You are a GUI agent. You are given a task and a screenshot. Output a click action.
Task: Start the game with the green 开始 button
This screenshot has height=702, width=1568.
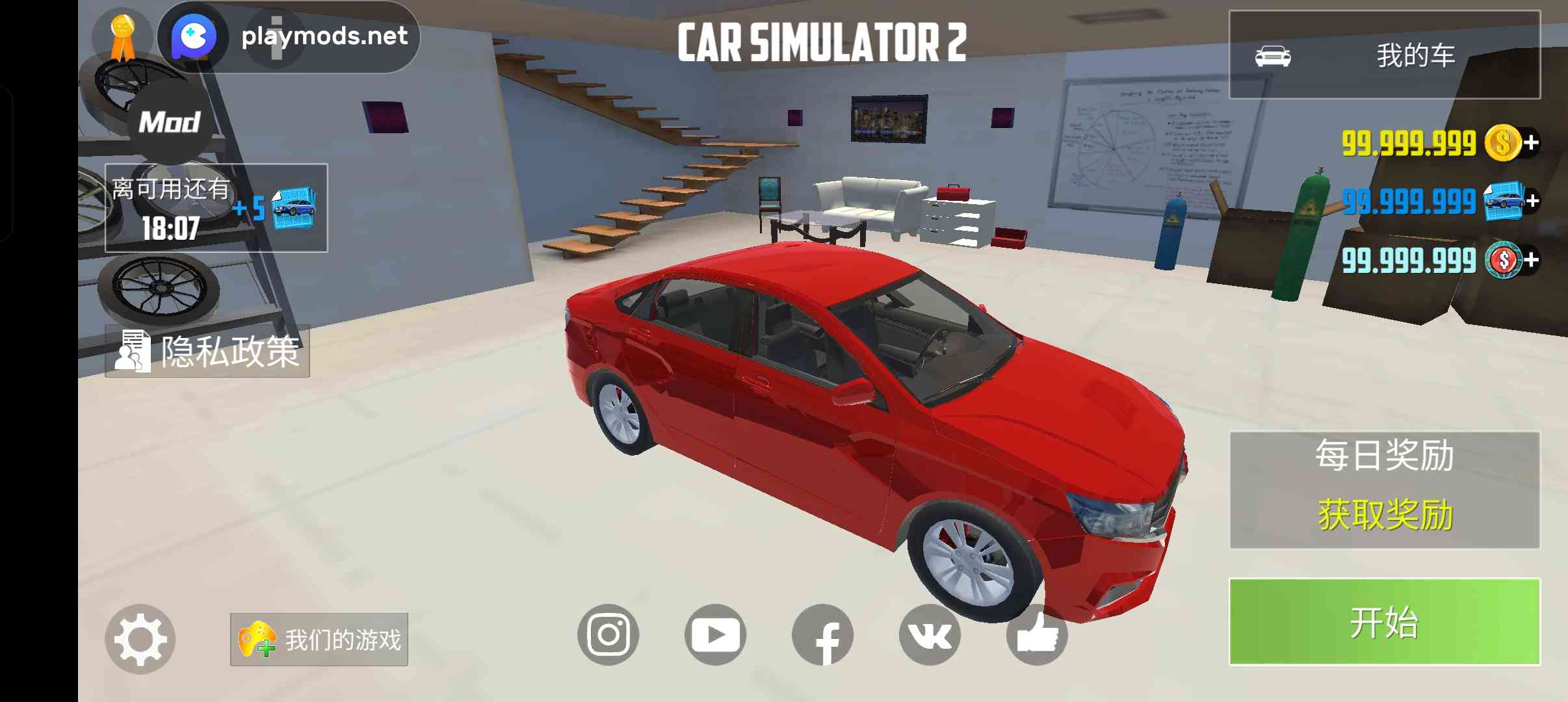click(x=1384, y=621)
